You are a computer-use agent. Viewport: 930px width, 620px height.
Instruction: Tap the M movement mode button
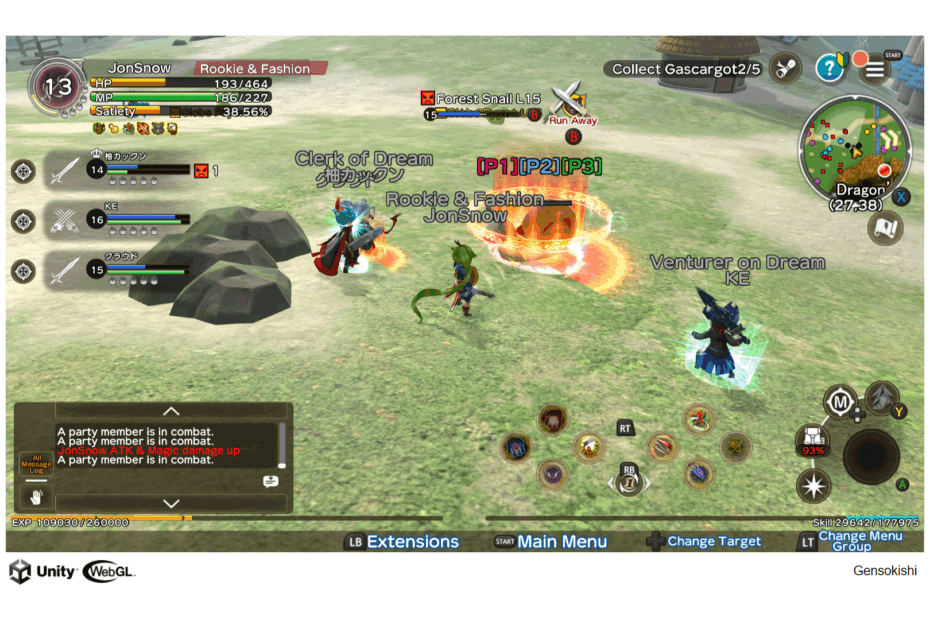coord(841,402)
